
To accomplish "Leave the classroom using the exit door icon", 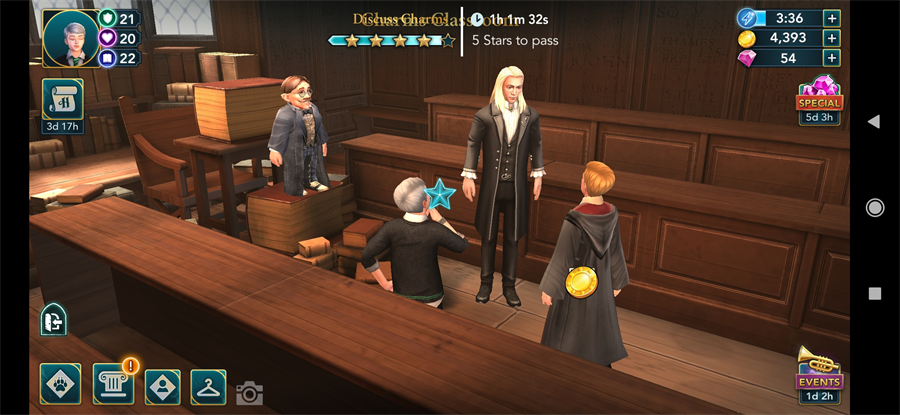I will click(x=53, y=320).
